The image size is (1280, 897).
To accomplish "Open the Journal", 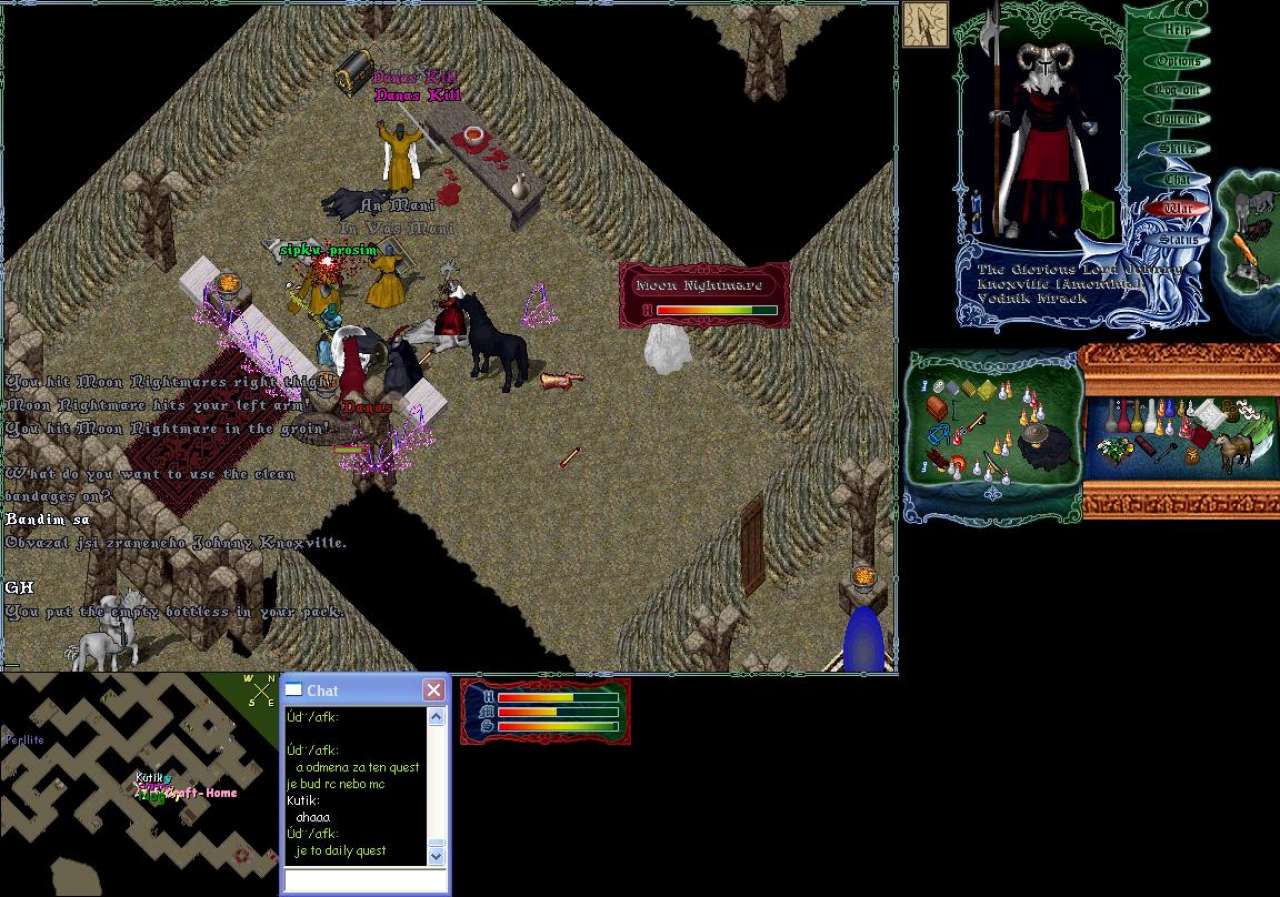I will [1178, 119].
